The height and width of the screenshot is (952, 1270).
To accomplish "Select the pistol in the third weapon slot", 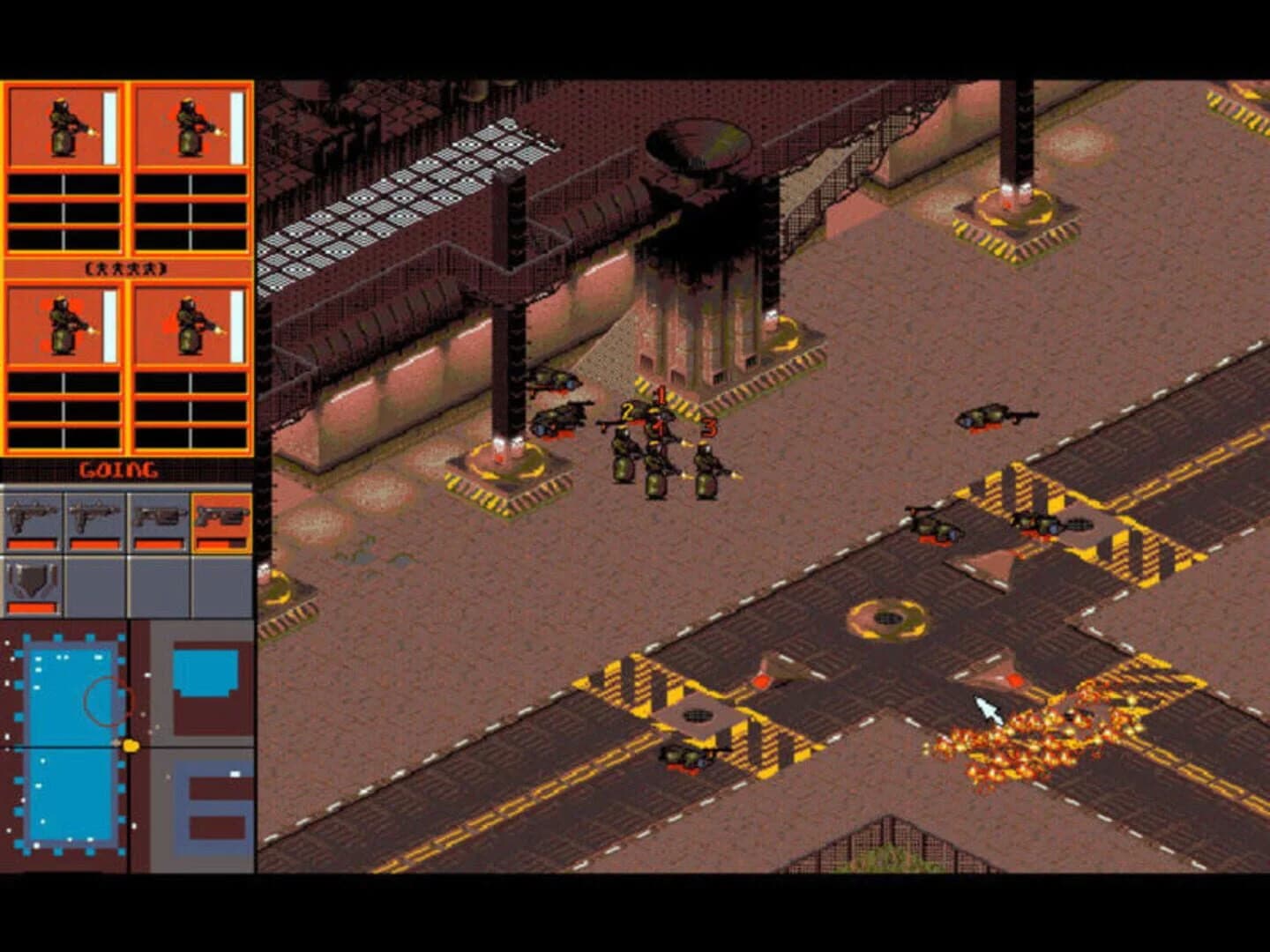I will [x=159, y=517].
